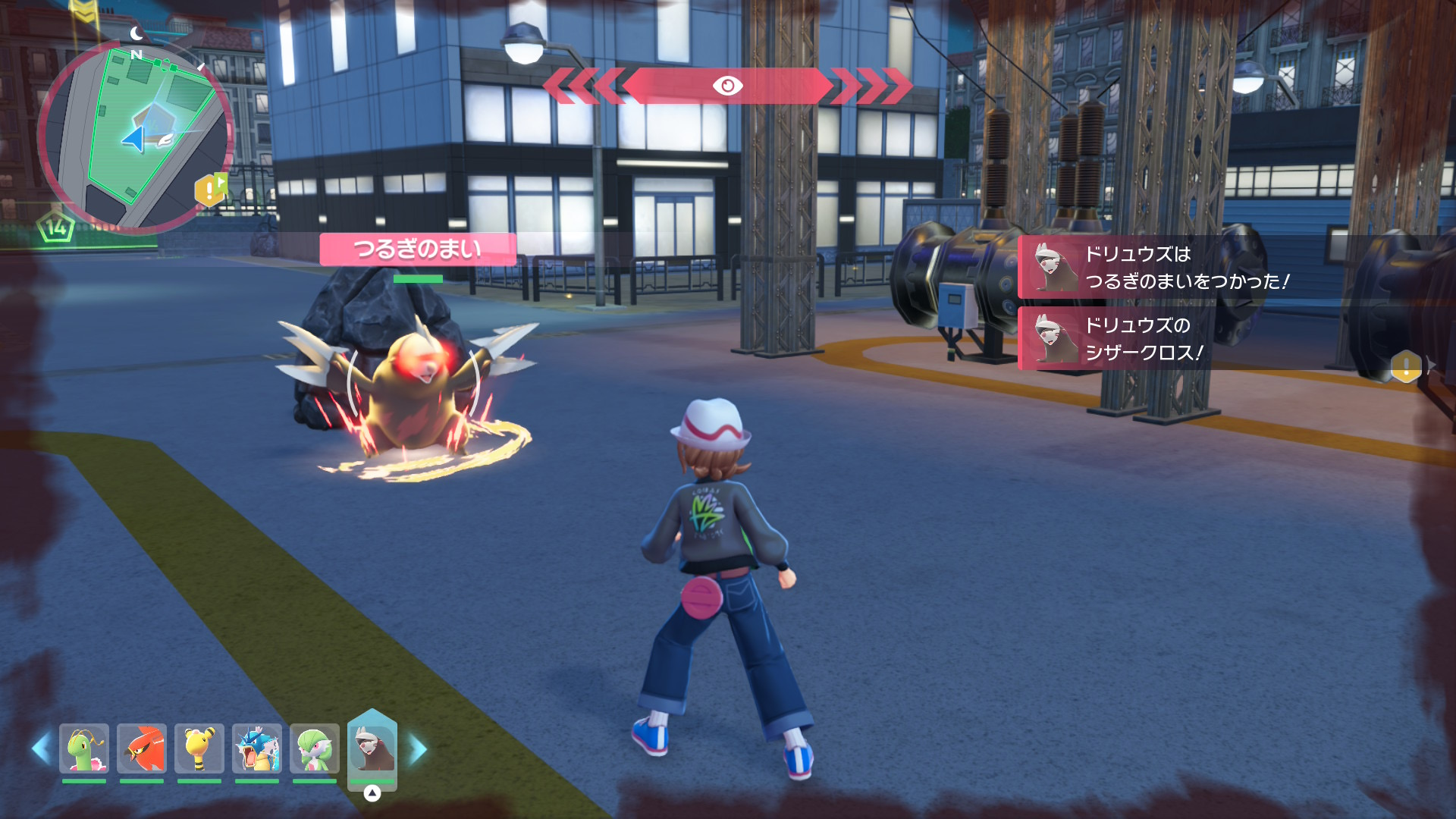
Task: Select Talonflame in the party bar
Action: (x=142, y=748)
